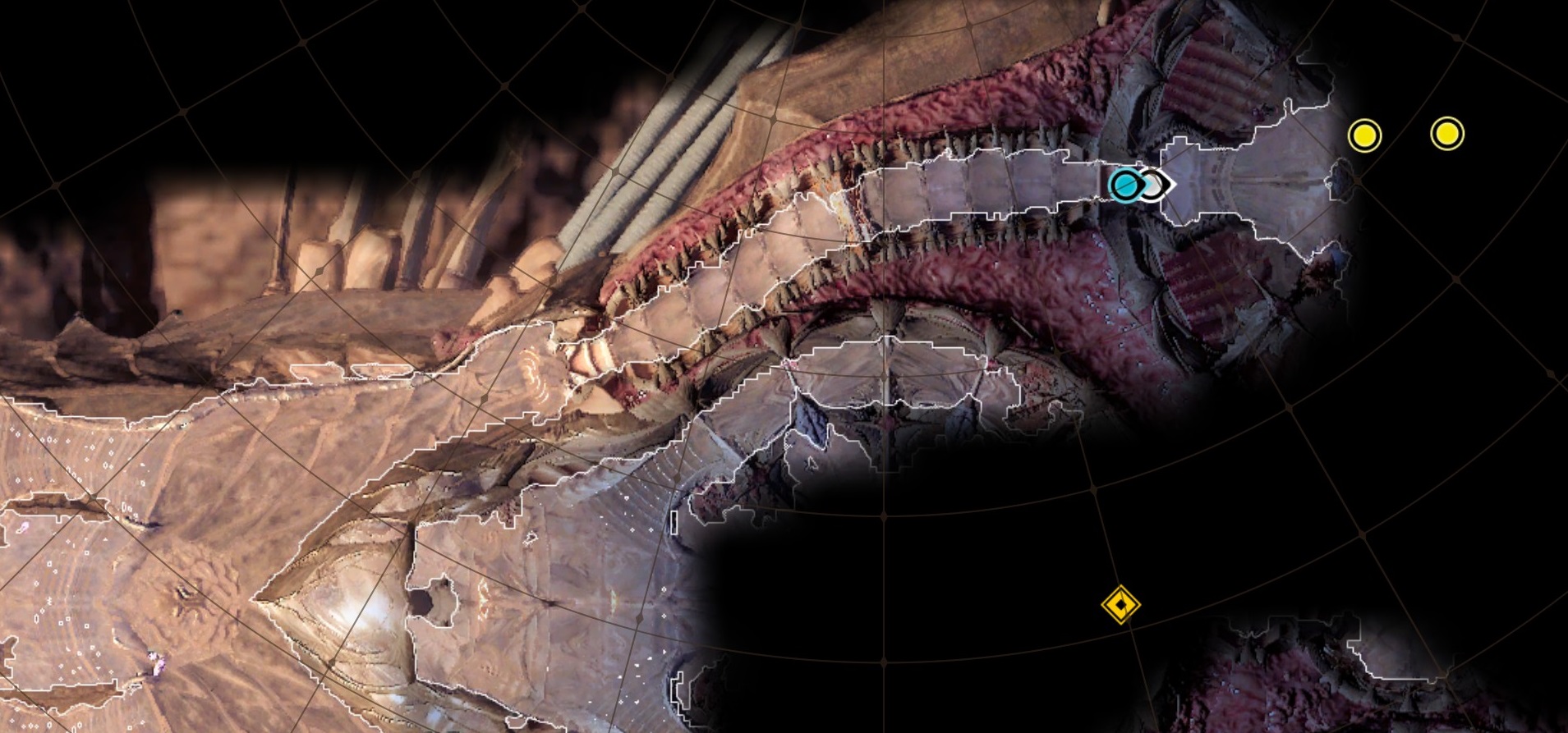Click the cyan companion marker on map
The image size is (1568, 733).
click(1123, 185)
